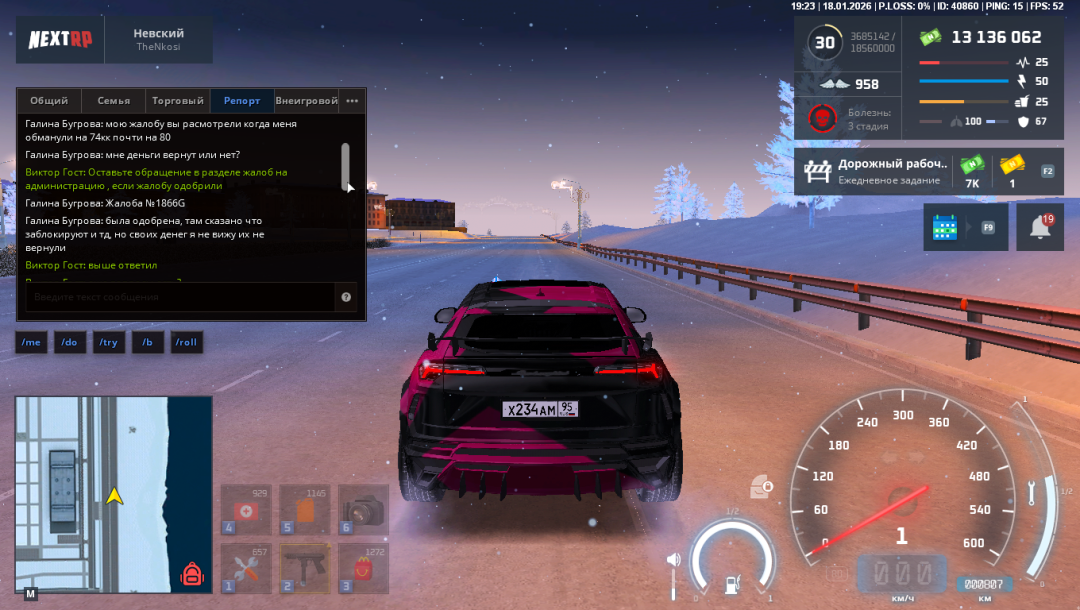Open the minimap
Viewport: 1080px width, 610px height.
(113, 491)
